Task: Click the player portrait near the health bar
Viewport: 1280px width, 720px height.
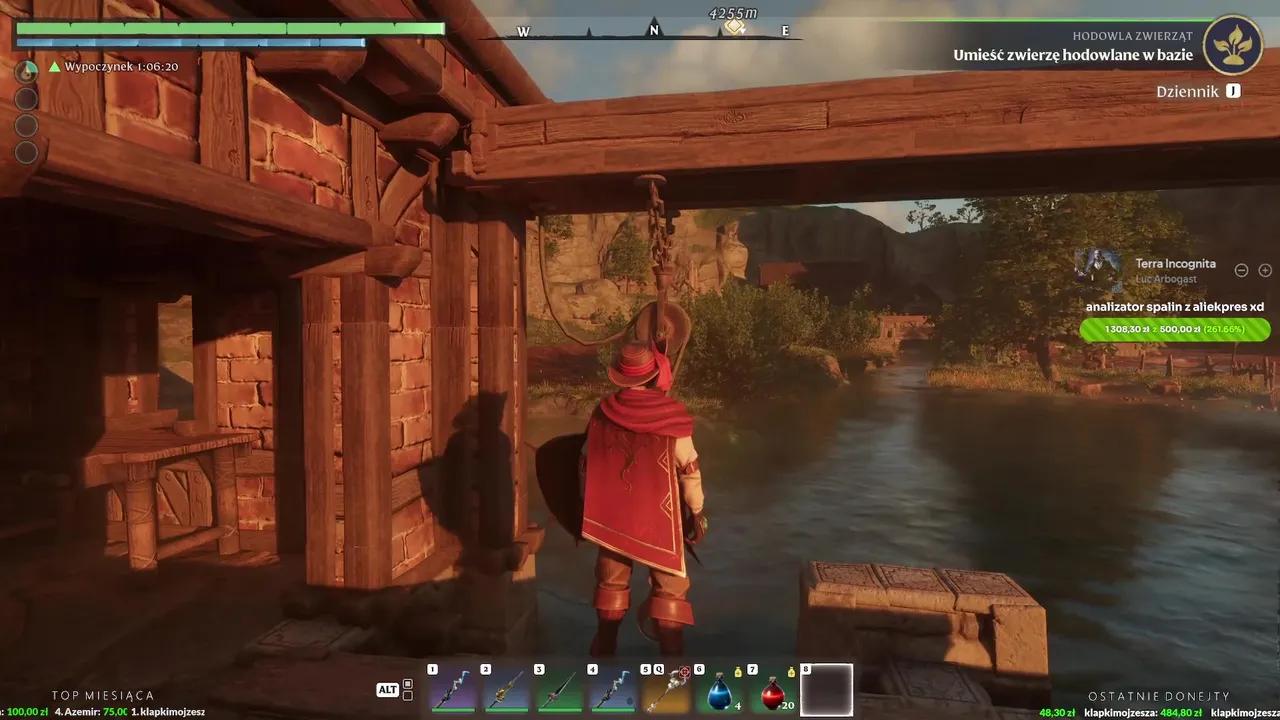Action: (x=26, y=68)
